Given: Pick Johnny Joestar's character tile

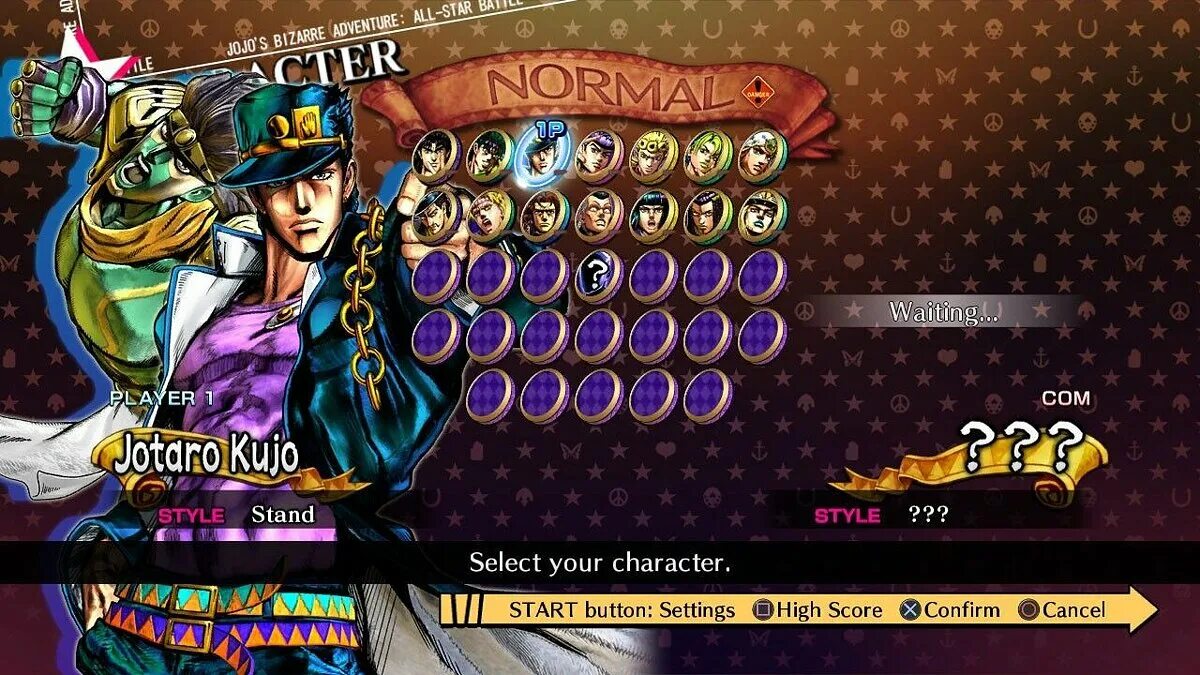Looking at the screenshot, I should [762, 155].
